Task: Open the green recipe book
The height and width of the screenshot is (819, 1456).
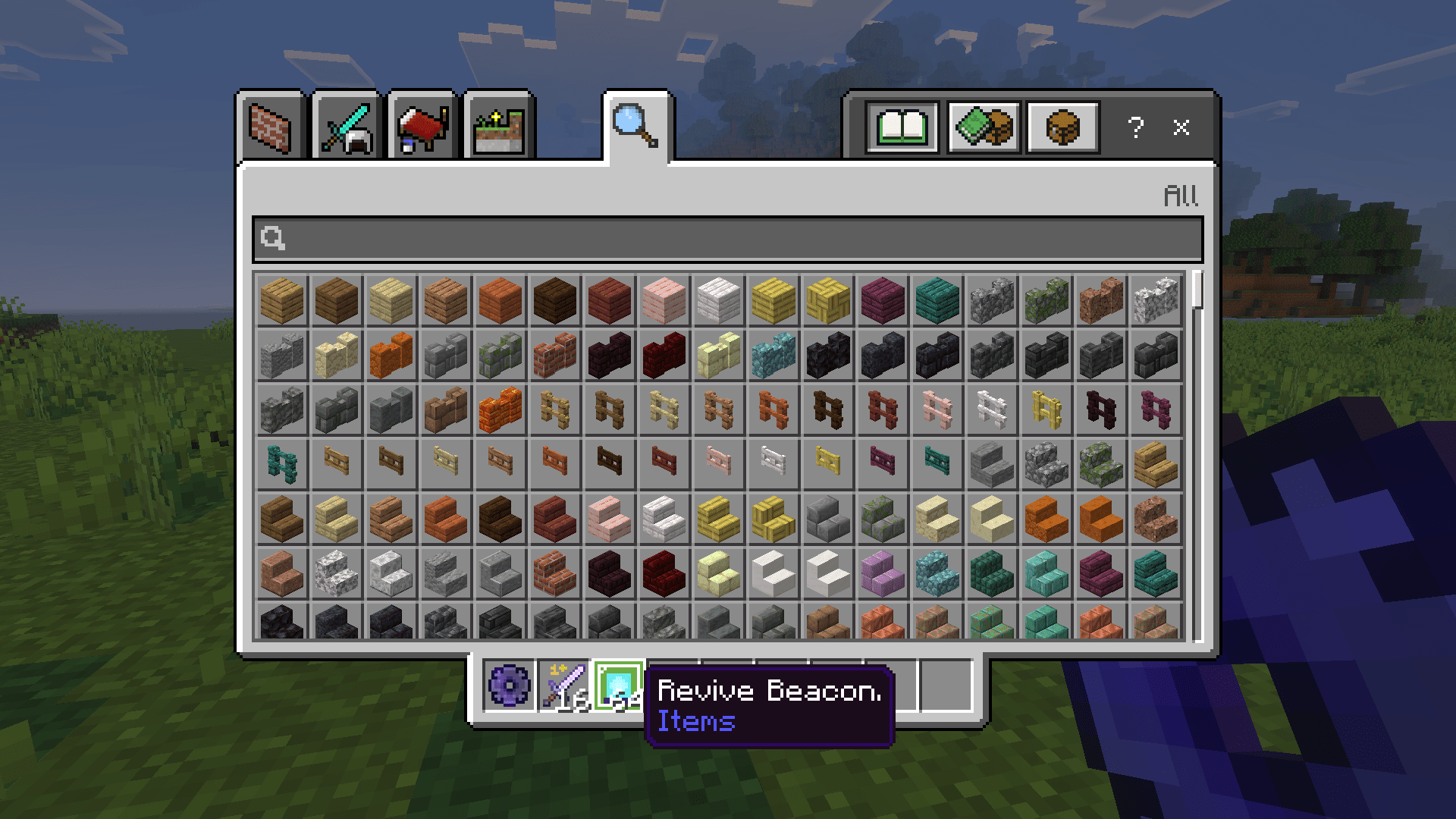Action: coord(902,127)
